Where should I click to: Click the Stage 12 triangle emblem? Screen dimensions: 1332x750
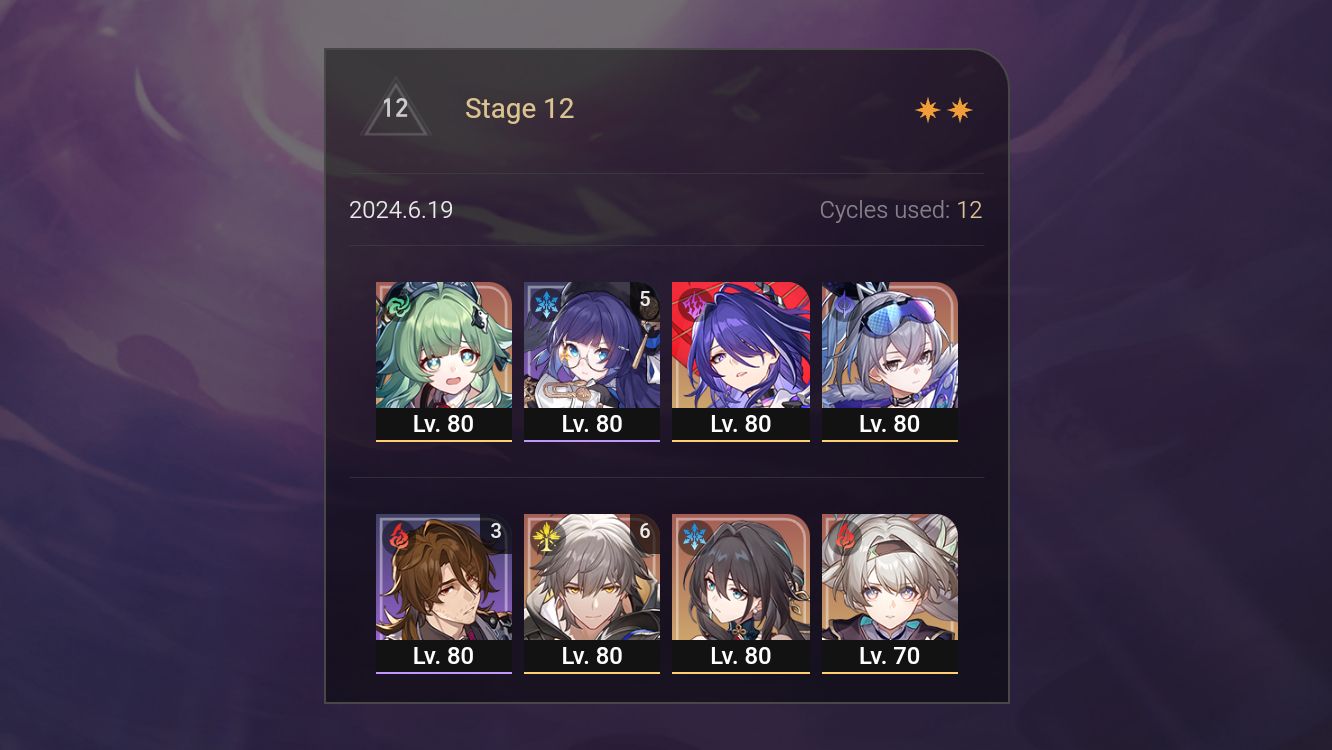coord(396,108)
